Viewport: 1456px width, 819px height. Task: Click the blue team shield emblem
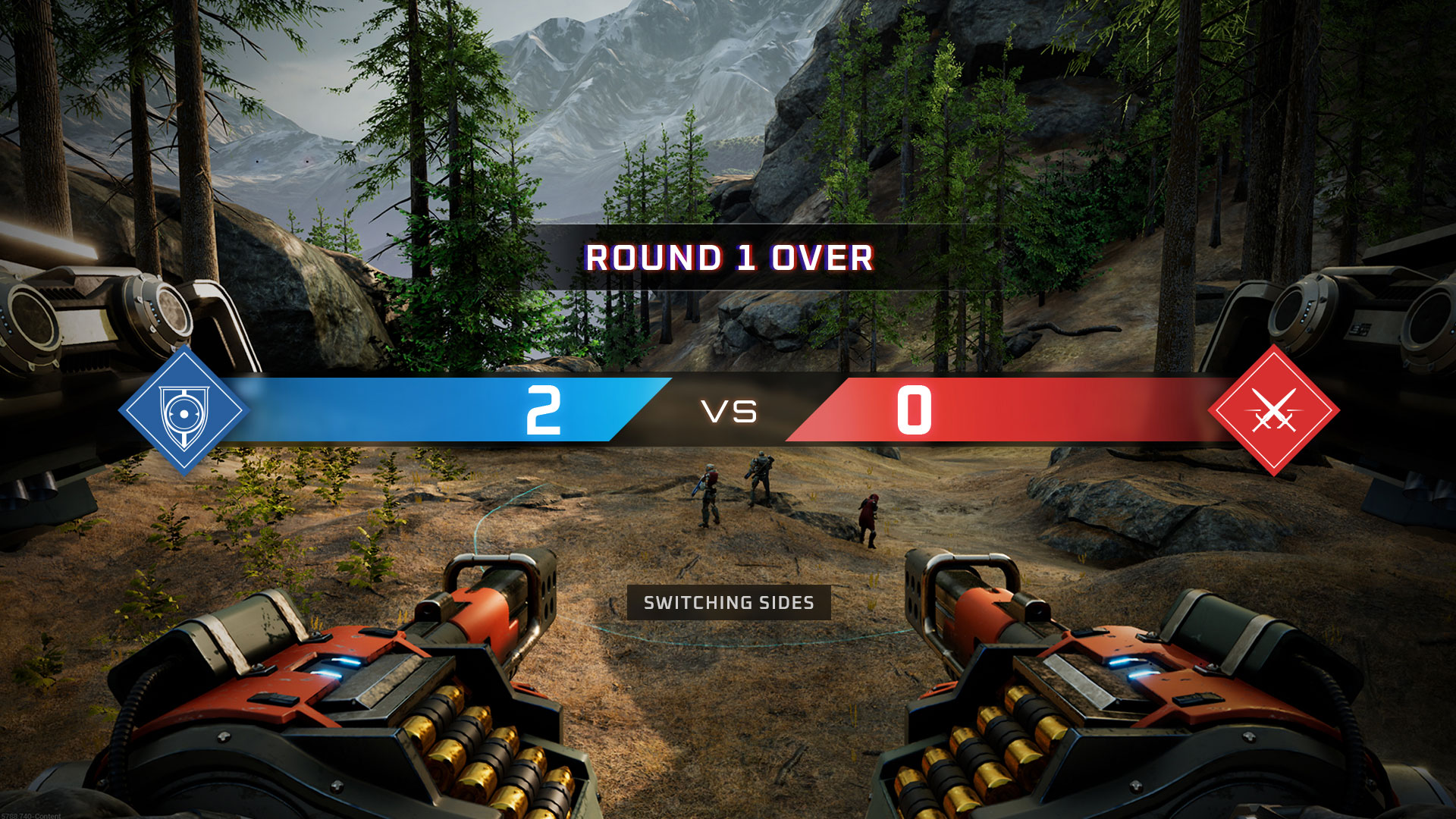tap(184, 412)
